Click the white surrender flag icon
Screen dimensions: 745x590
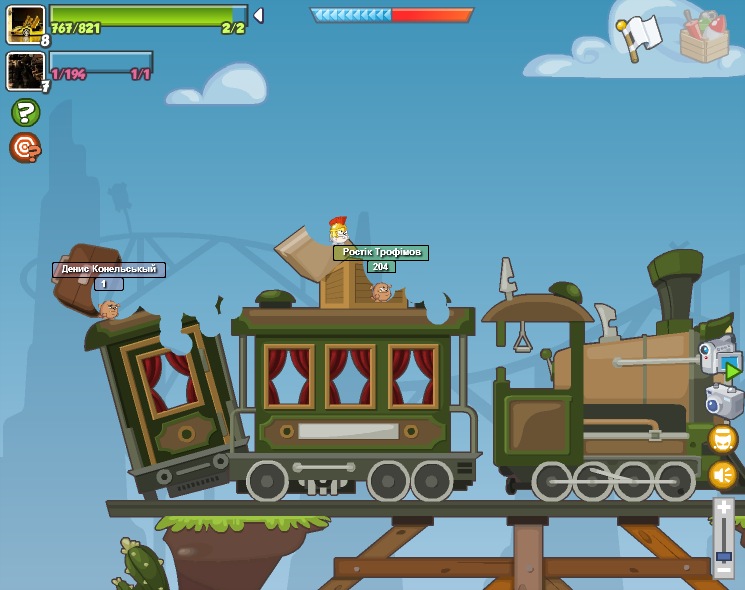(x=638, y=36)
